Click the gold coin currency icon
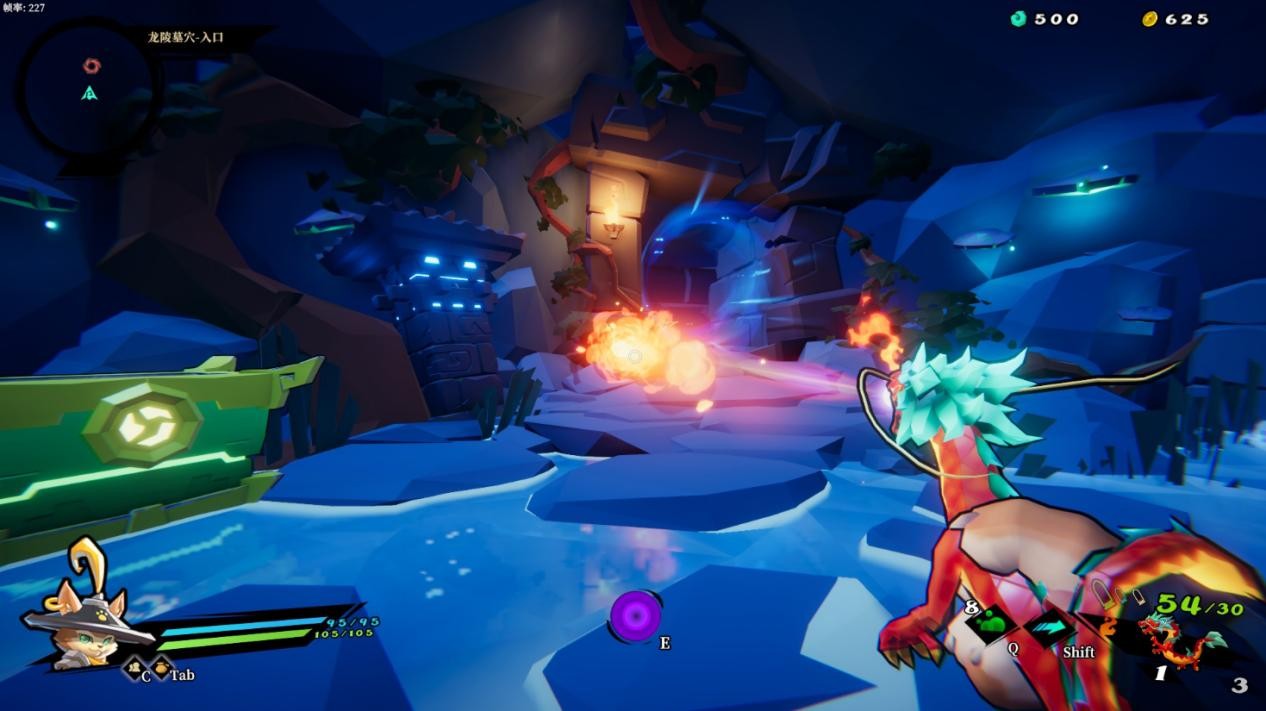The image size is (1266, 711). click(x=1150, y=19)
